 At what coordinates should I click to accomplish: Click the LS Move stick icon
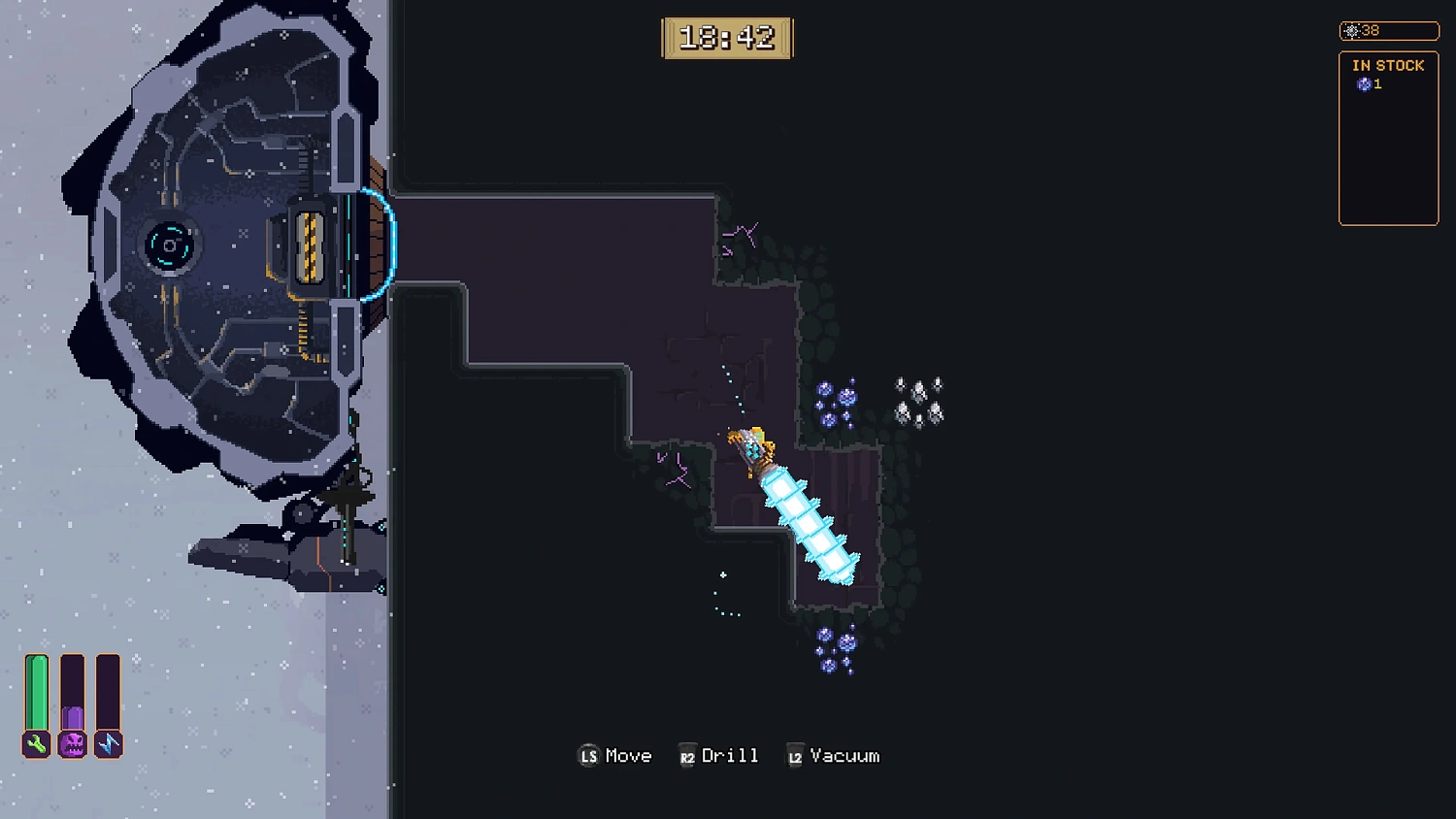(587, 755)
